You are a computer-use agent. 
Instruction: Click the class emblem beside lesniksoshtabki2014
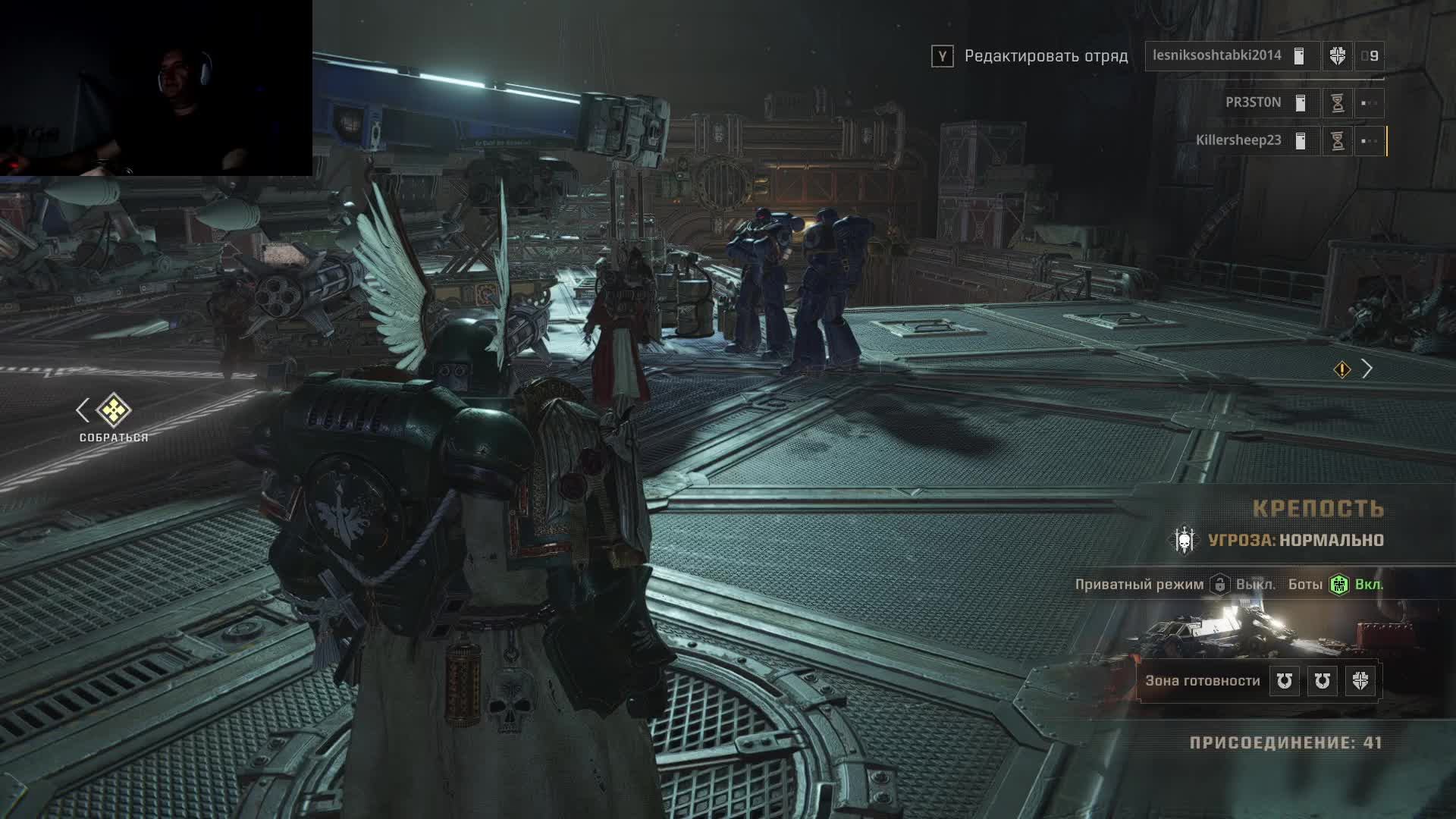pyautogui.click(x=1338, y=56)
